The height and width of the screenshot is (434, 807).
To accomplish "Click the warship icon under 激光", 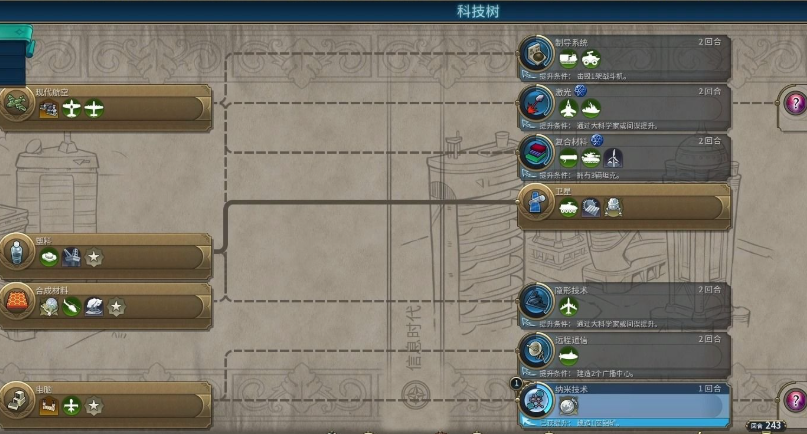I will point(591,108).
